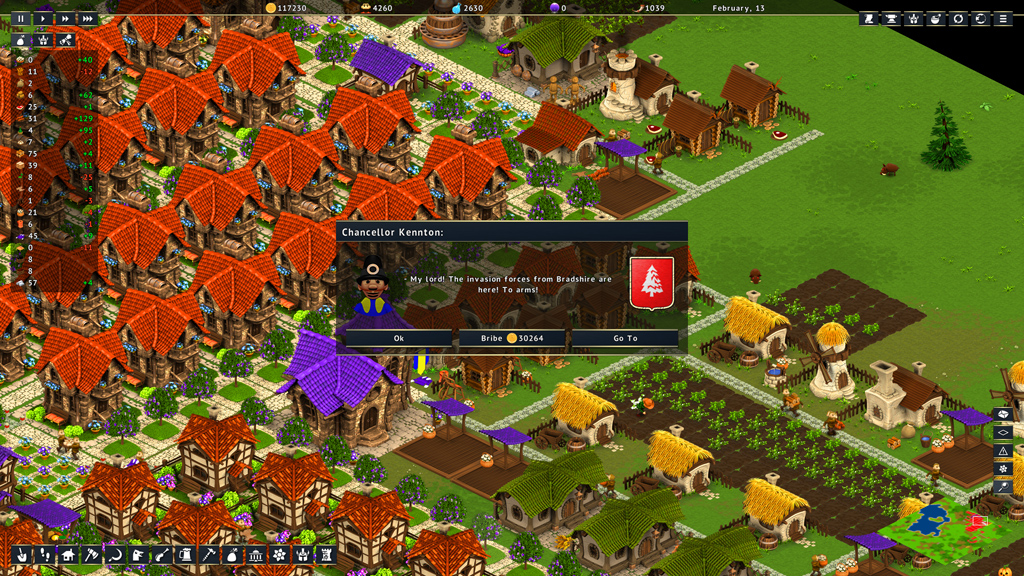Open the hamburger main menu
The width and height of the screenshot is (1024, 576).
point(1003,18)
